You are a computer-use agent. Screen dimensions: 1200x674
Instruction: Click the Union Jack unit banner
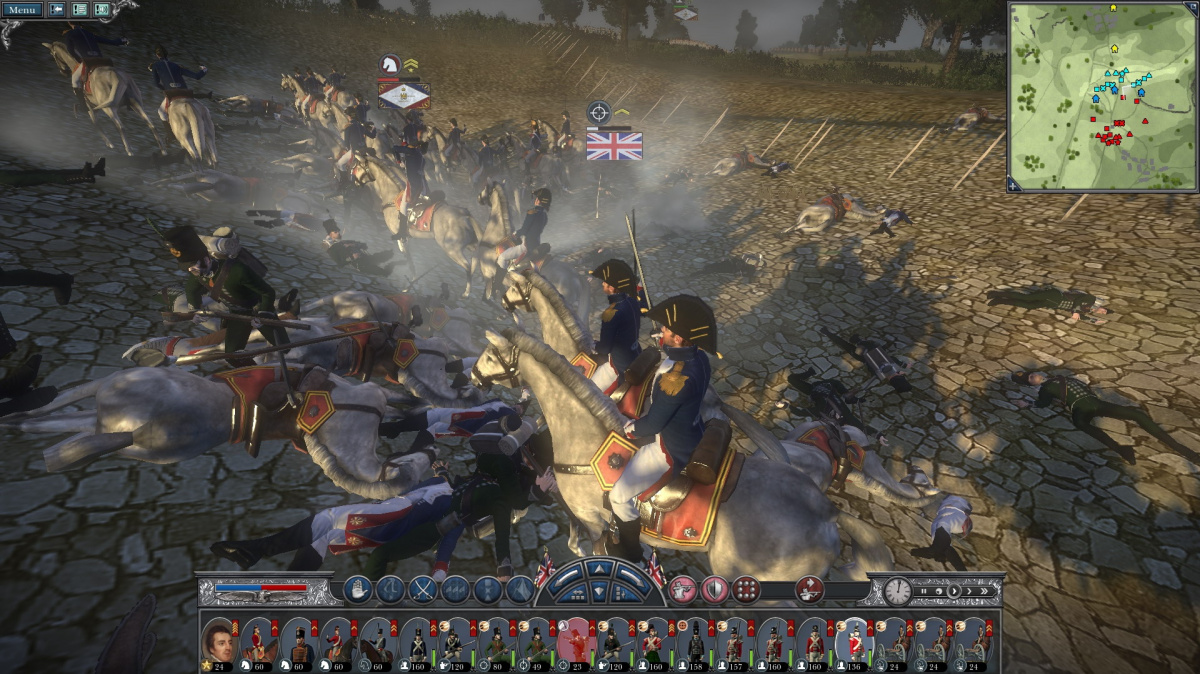pos(614,146)
